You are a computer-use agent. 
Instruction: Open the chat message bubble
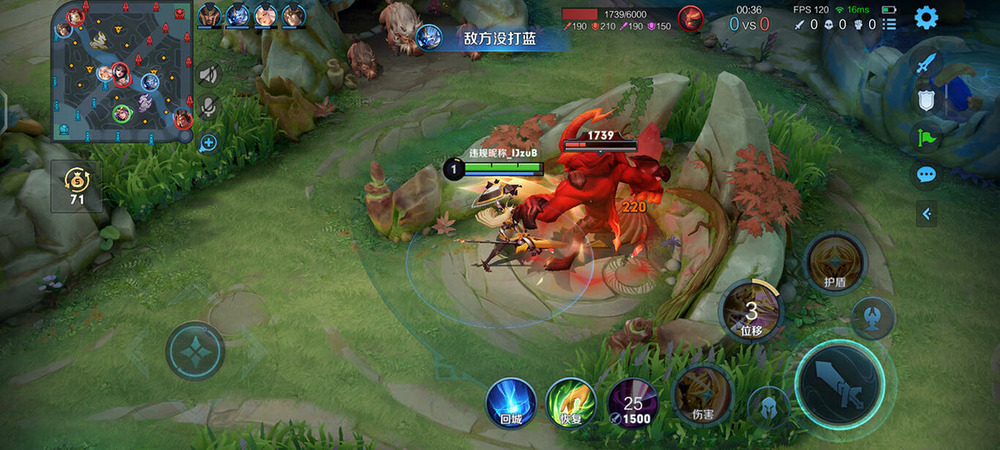click(x=927, y=174)
